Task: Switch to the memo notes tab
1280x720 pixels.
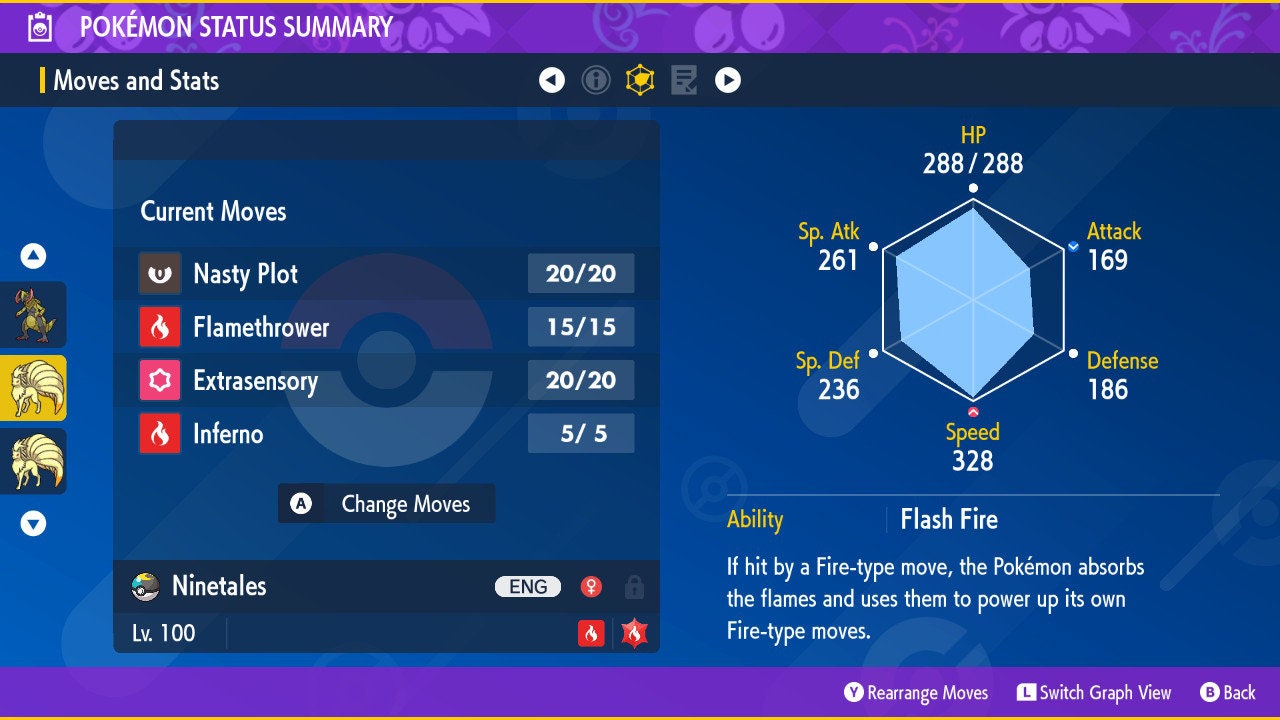Action: 684,80
